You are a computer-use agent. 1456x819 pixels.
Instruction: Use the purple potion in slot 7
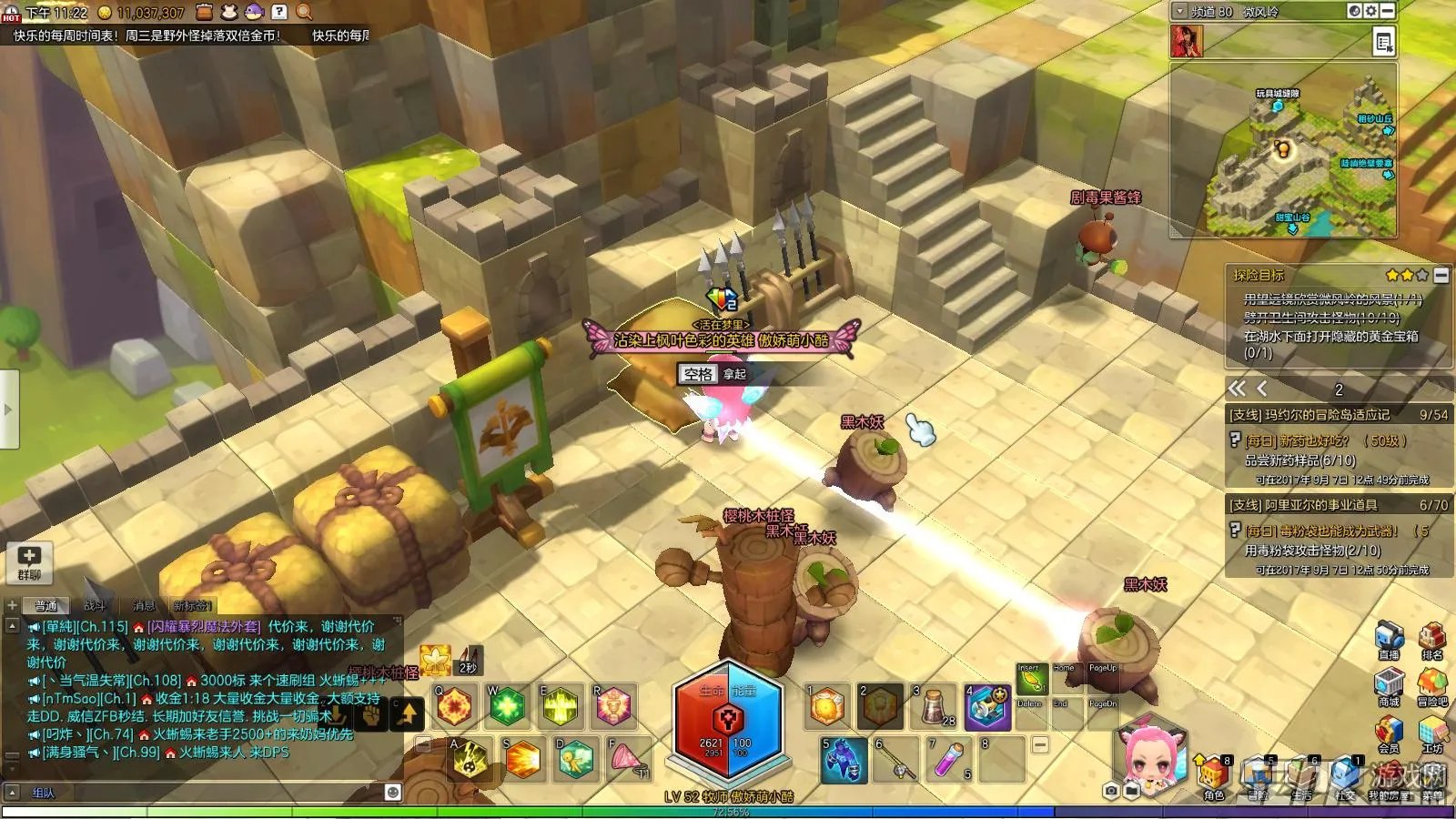(x=948, y=758)
